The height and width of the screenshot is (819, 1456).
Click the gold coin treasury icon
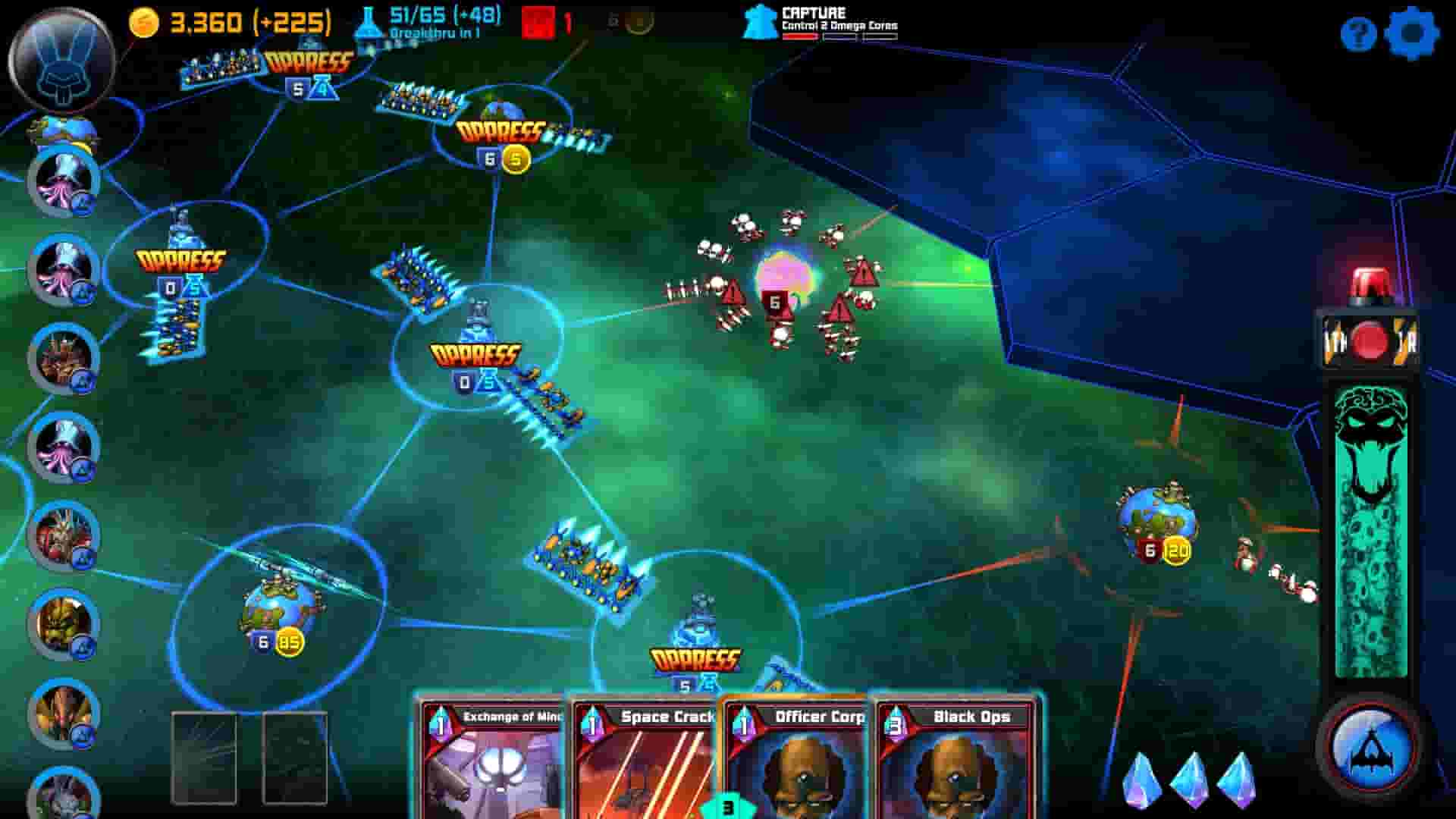coord(143,23)
